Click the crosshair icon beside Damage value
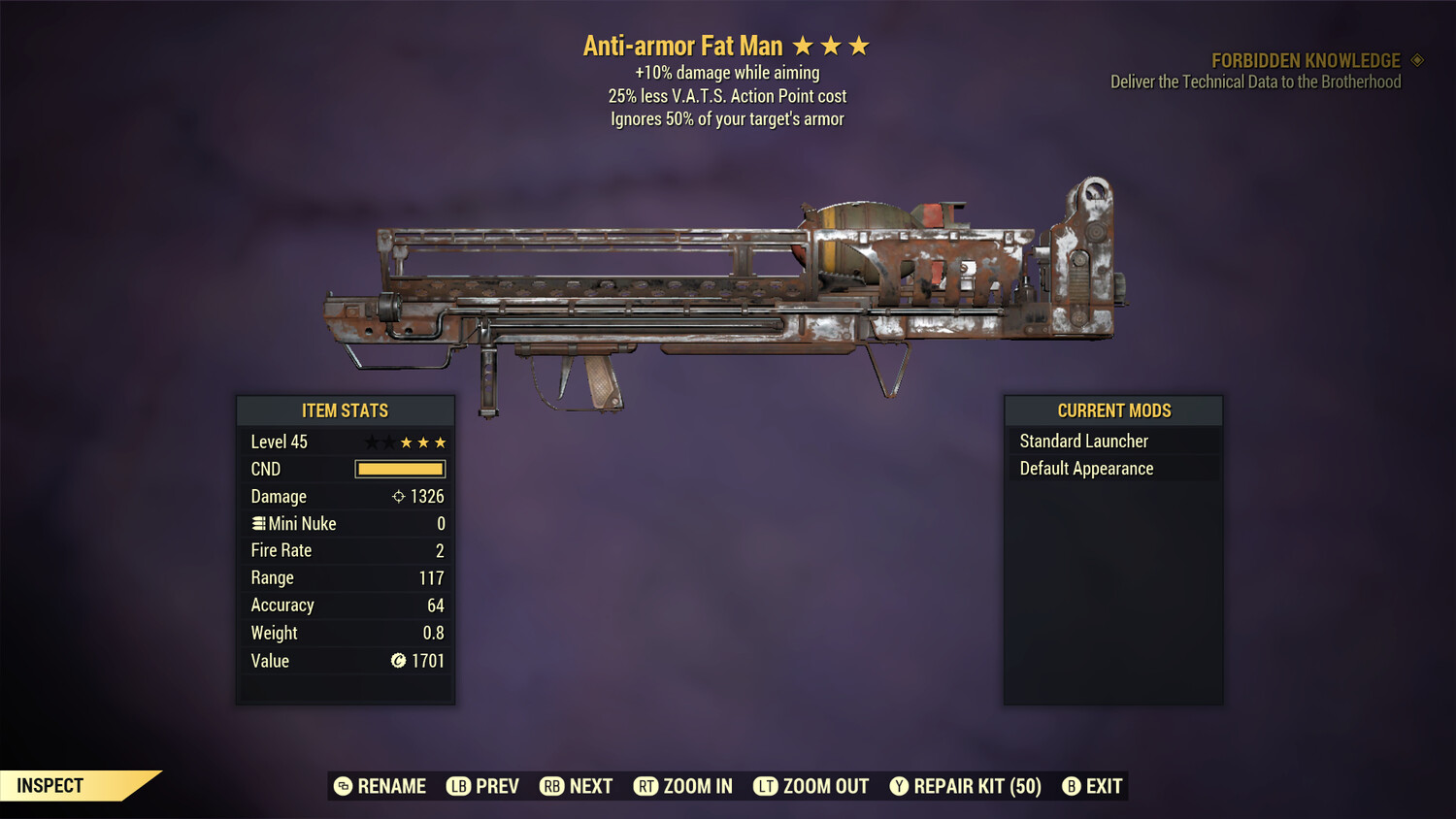The image size is (1456, 819). point(397,496)
